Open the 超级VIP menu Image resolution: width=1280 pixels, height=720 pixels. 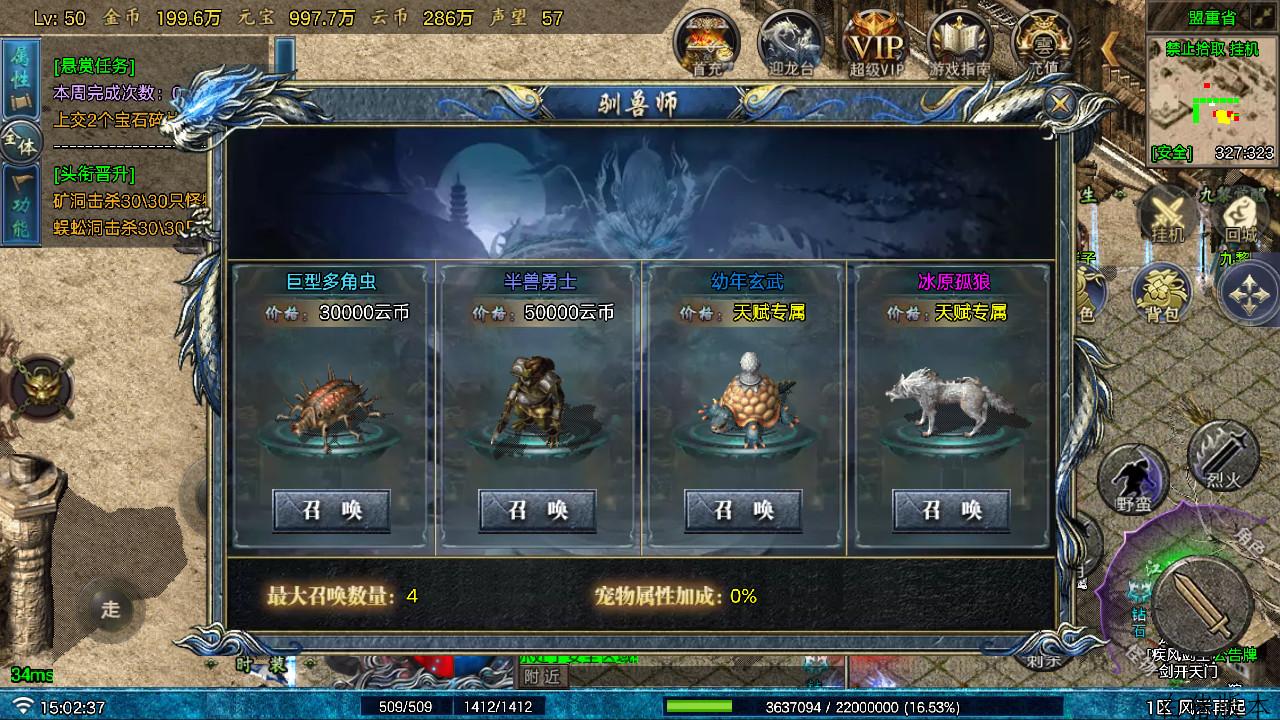[x=876, y=42]
